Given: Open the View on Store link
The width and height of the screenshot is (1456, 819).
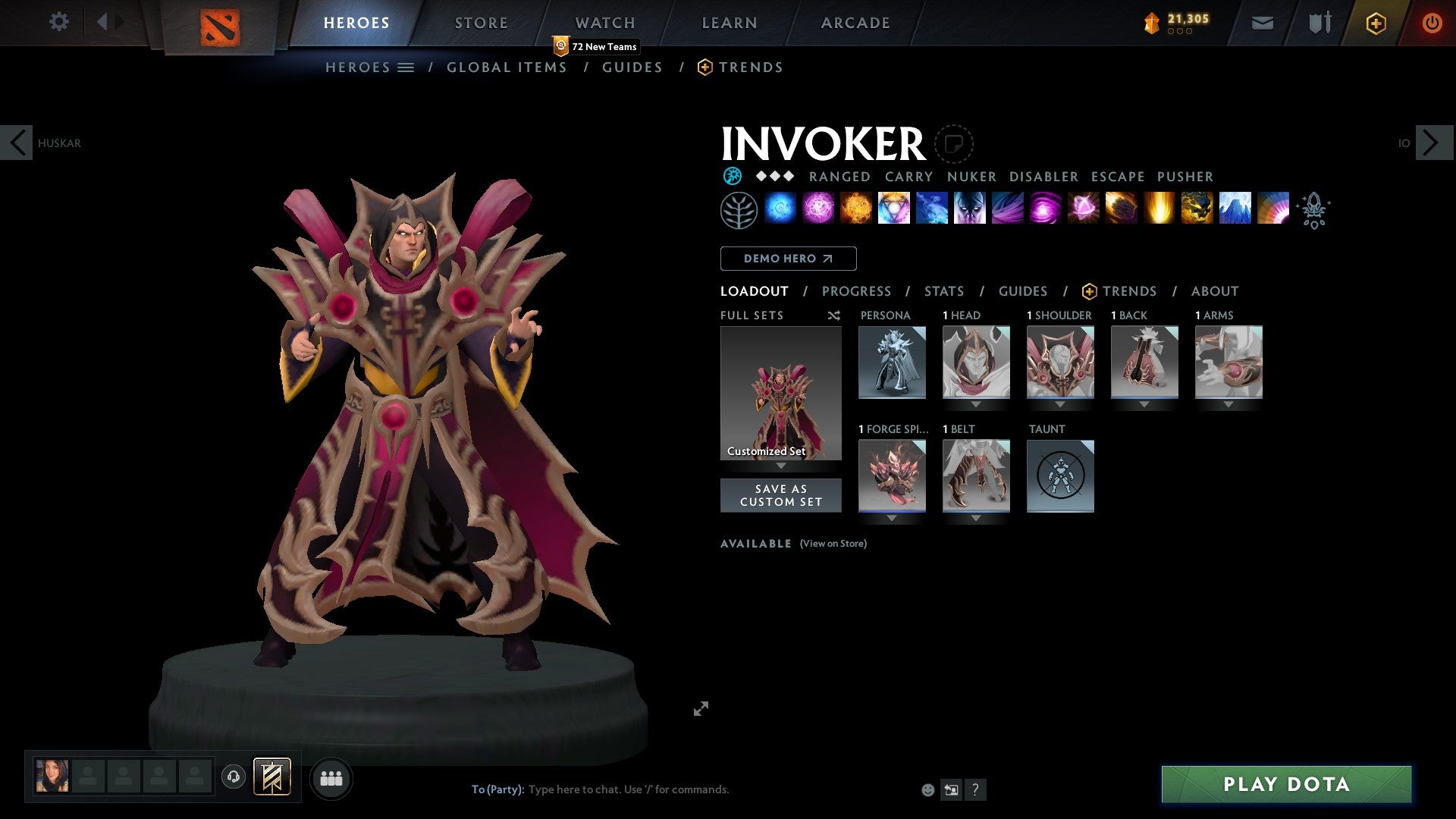Looking at the screenshot, I should pyautogui.click(x=833, y=544).
